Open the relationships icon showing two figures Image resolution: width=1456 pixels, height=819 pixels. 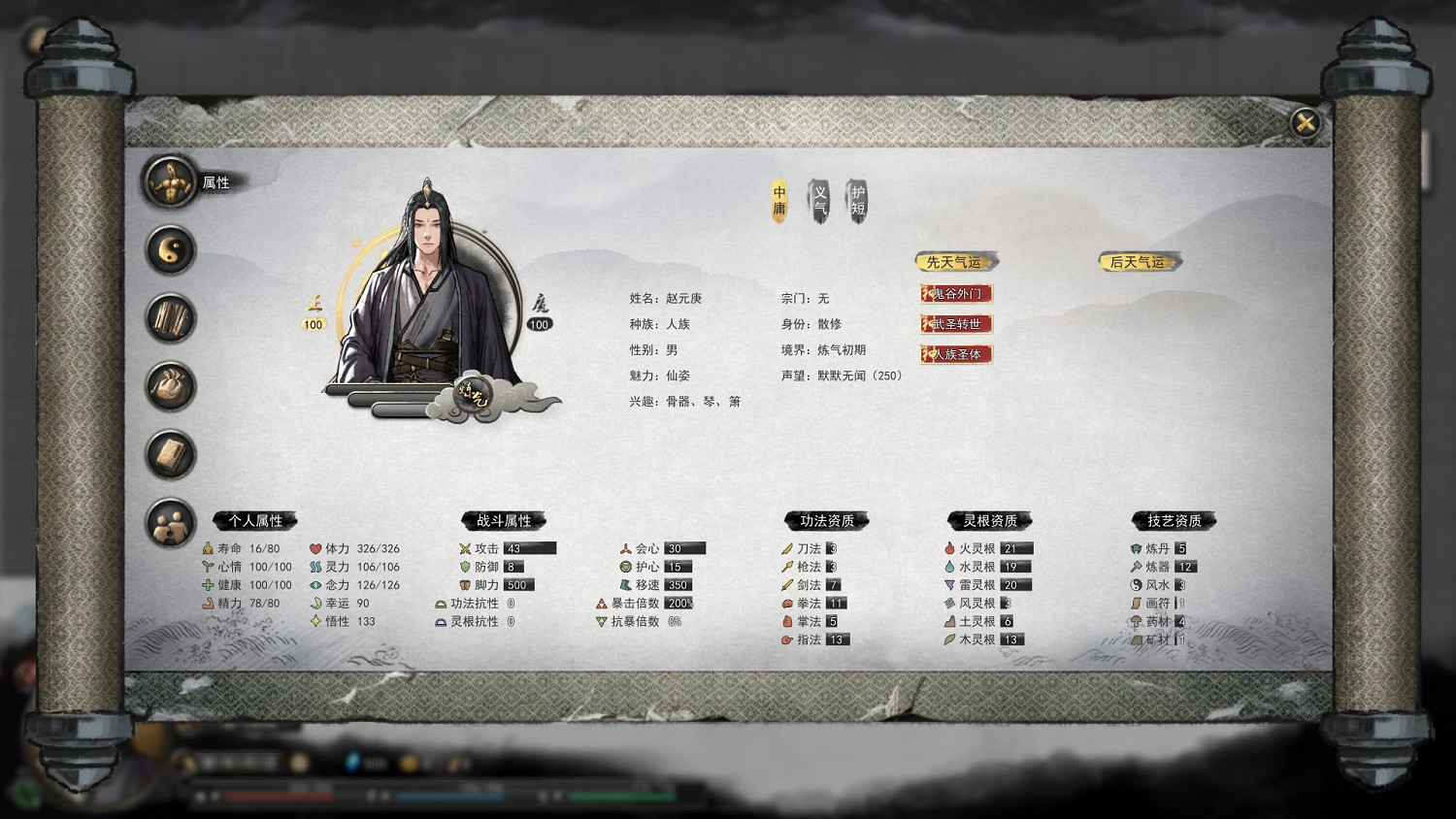coord(170,522)
